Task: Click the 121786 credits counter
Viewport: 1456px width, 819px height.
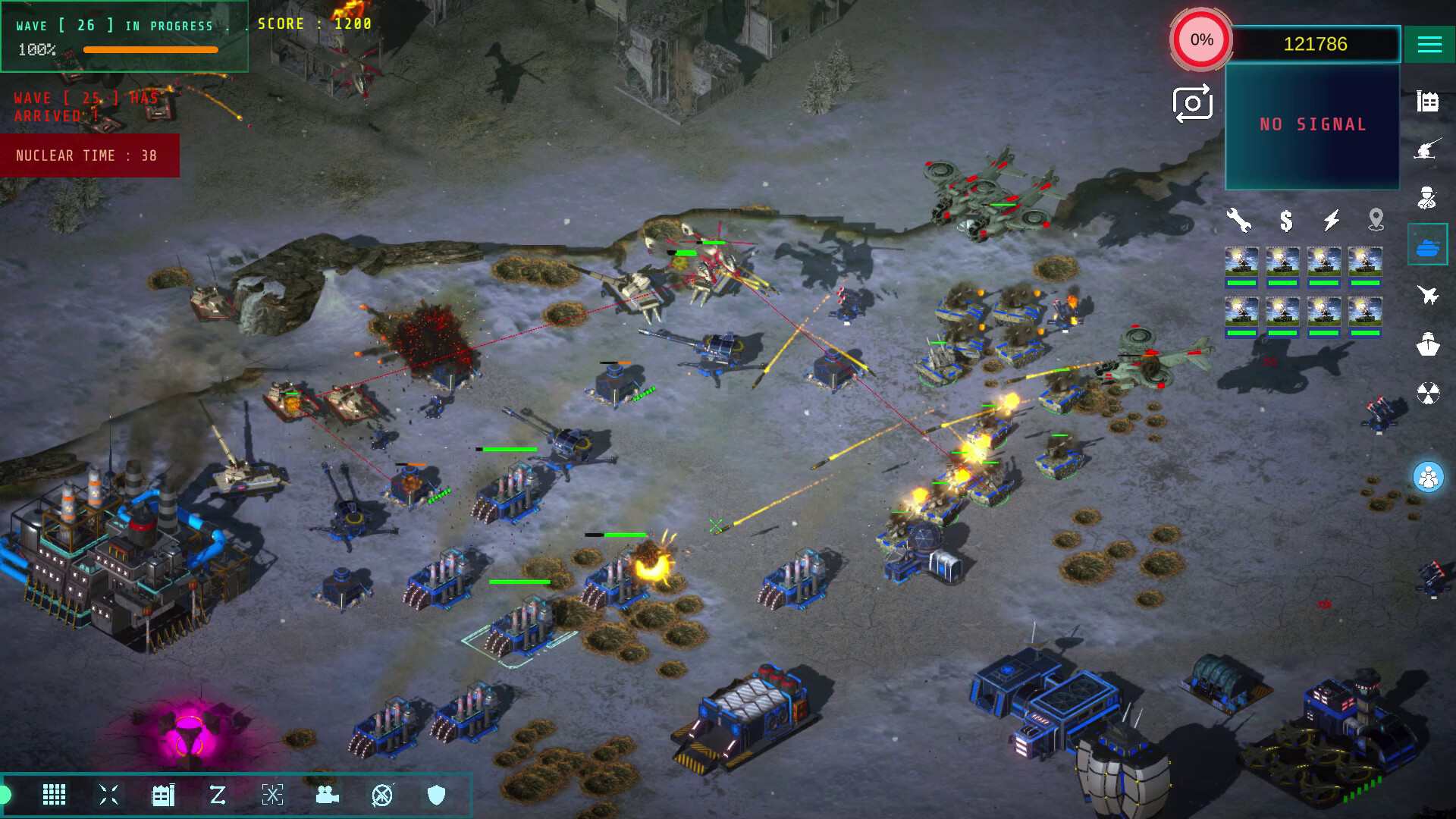Action: point(1311,44)
